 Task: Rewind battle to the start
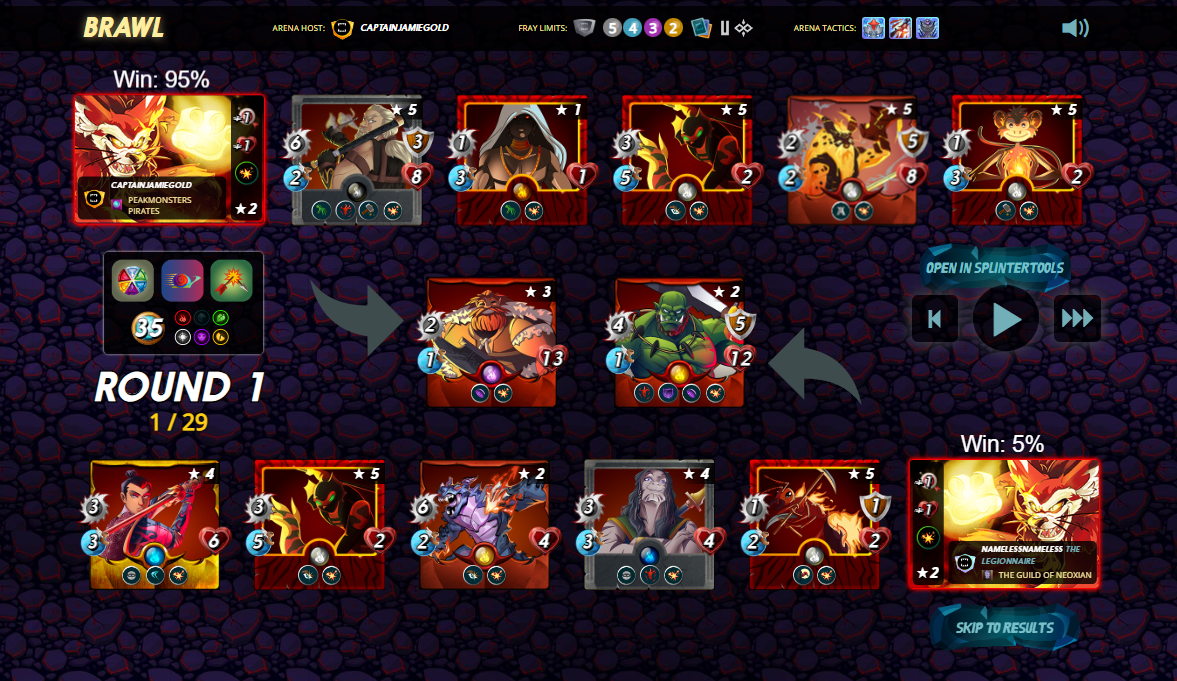click(935, 319)
